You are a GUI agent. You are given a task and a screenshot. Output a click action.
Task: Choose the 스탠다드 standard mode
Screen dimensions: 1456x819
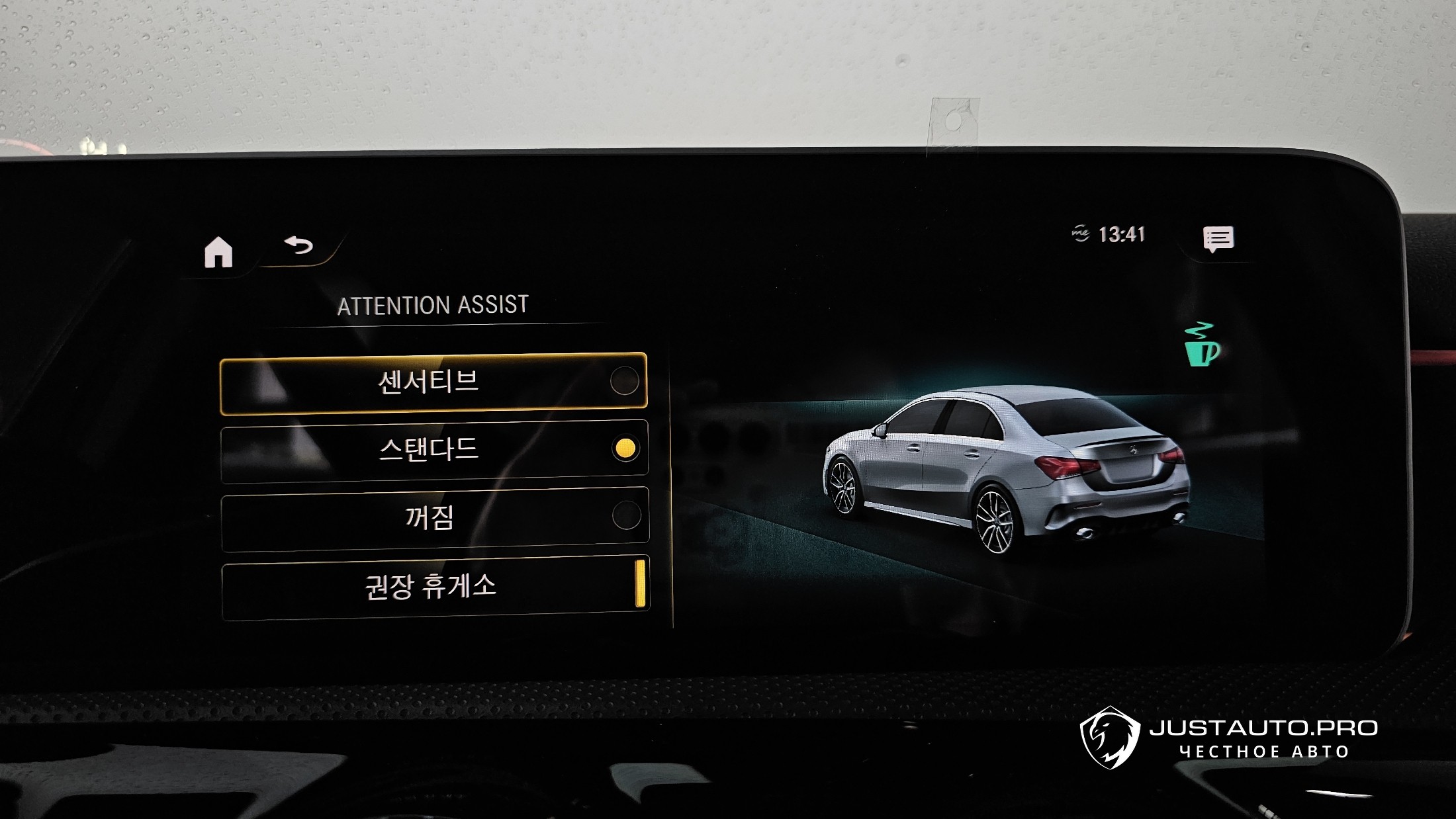click(434, 450)
